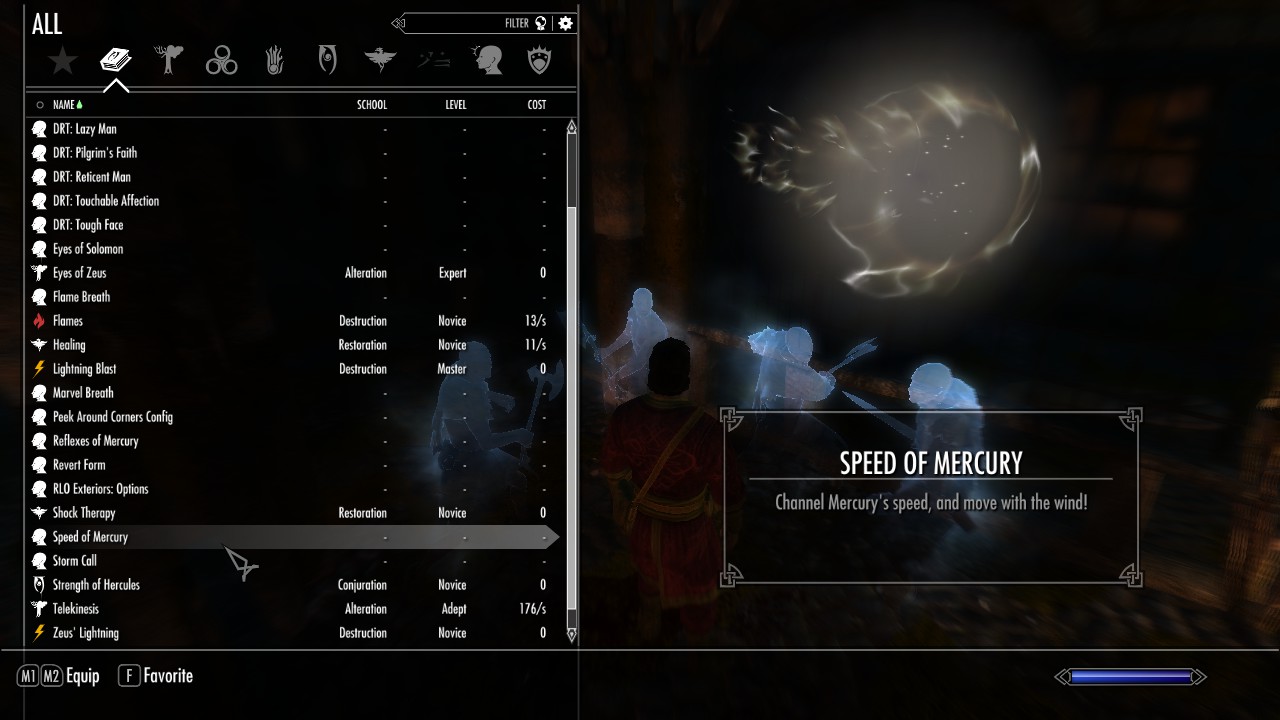The image size is (1280, 720).
Task: Select the Flame Breath power
Action: pos(81,297)
